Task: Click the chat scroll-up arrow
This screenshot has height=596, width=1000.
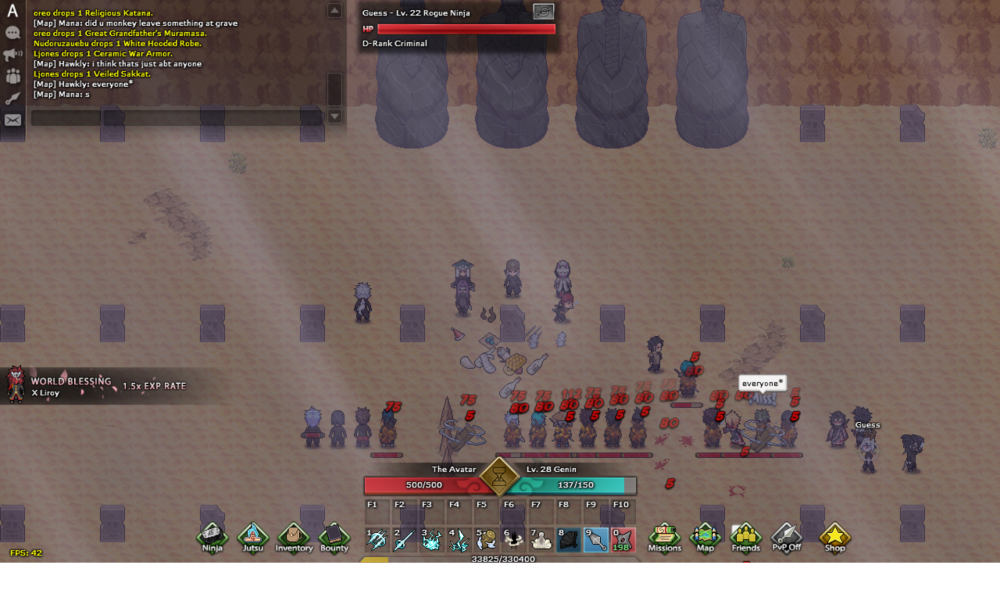Action: point(335,10)
